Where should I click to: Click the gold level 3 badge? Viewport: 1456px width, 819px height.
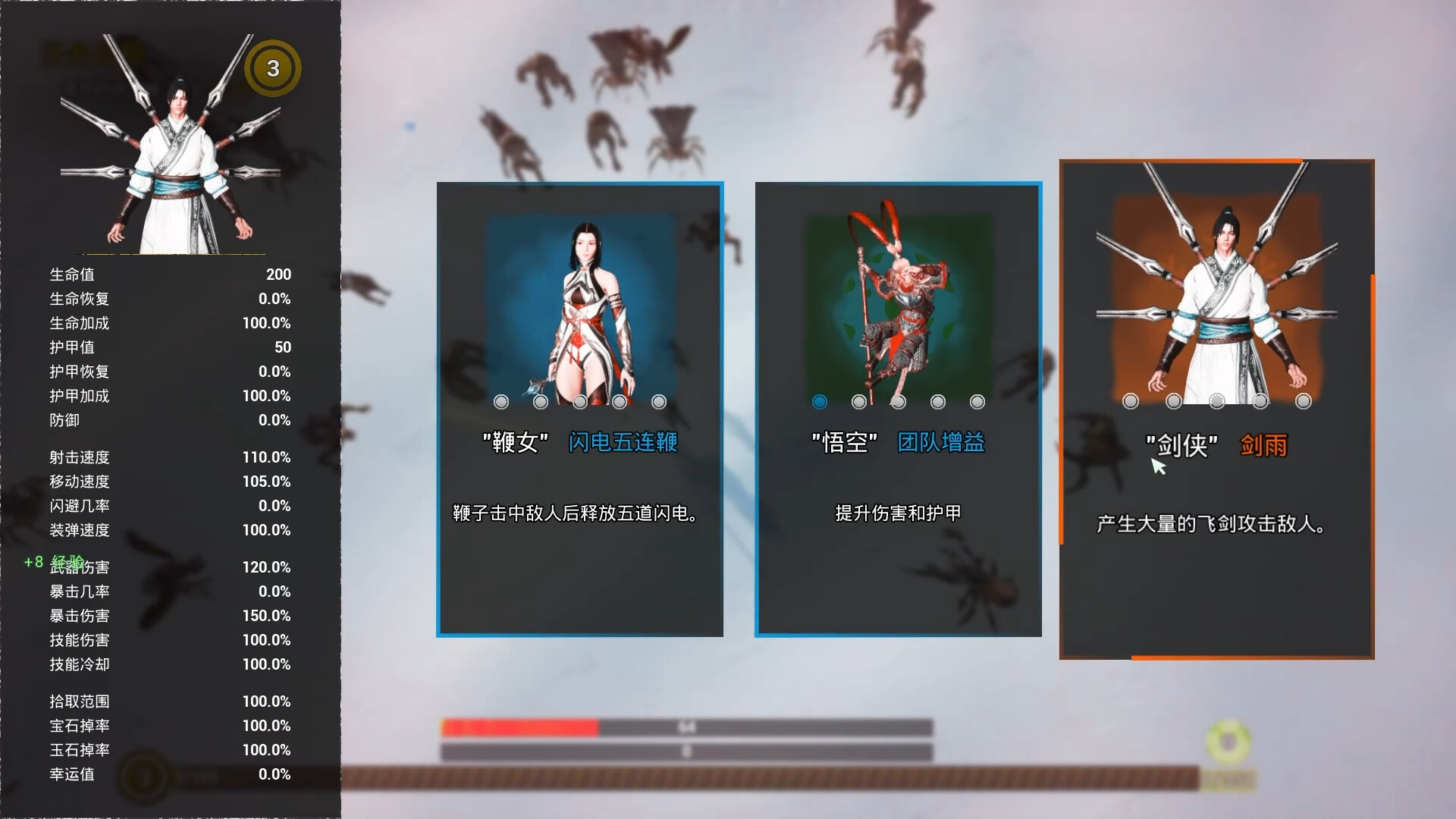click(273, 67)
